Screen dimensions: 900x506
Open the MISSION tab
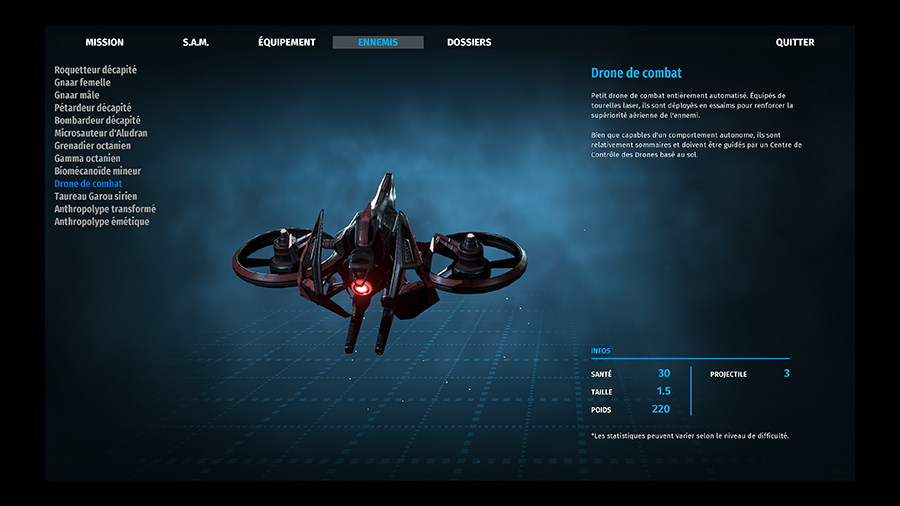(x=104, y=43)
